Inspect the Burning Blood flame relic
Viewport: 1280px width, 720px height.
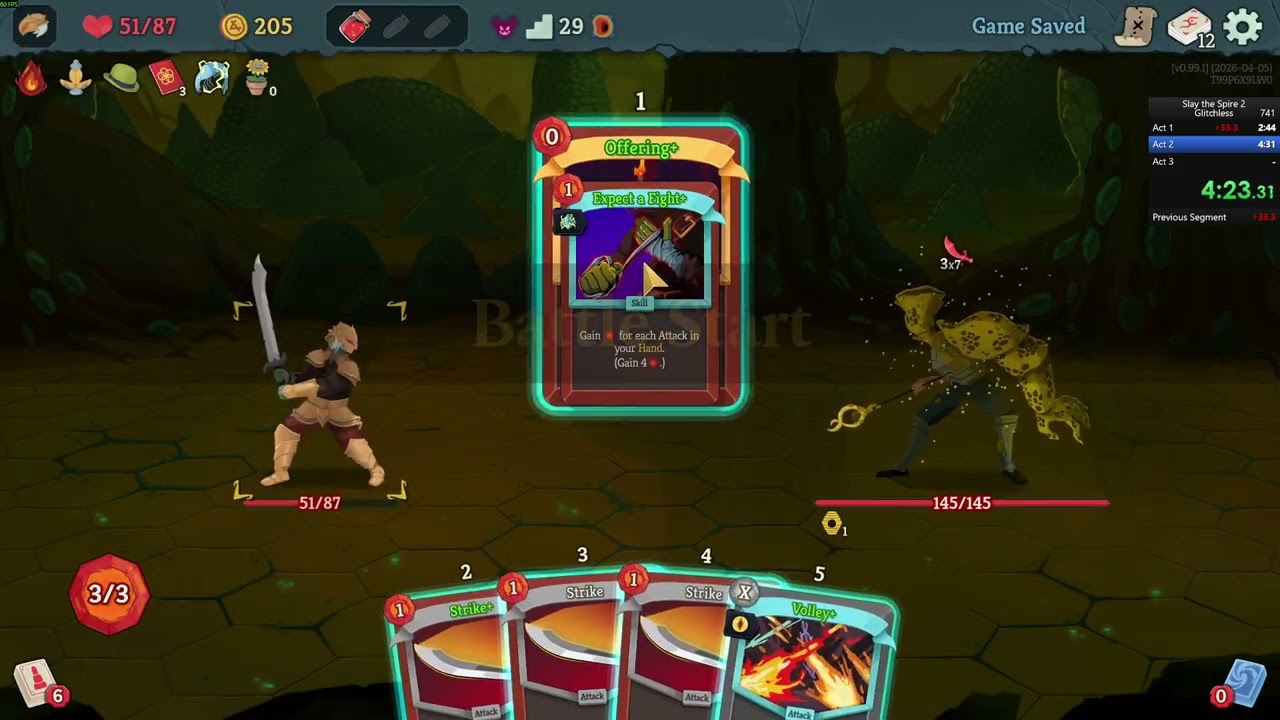click(31, 78)
